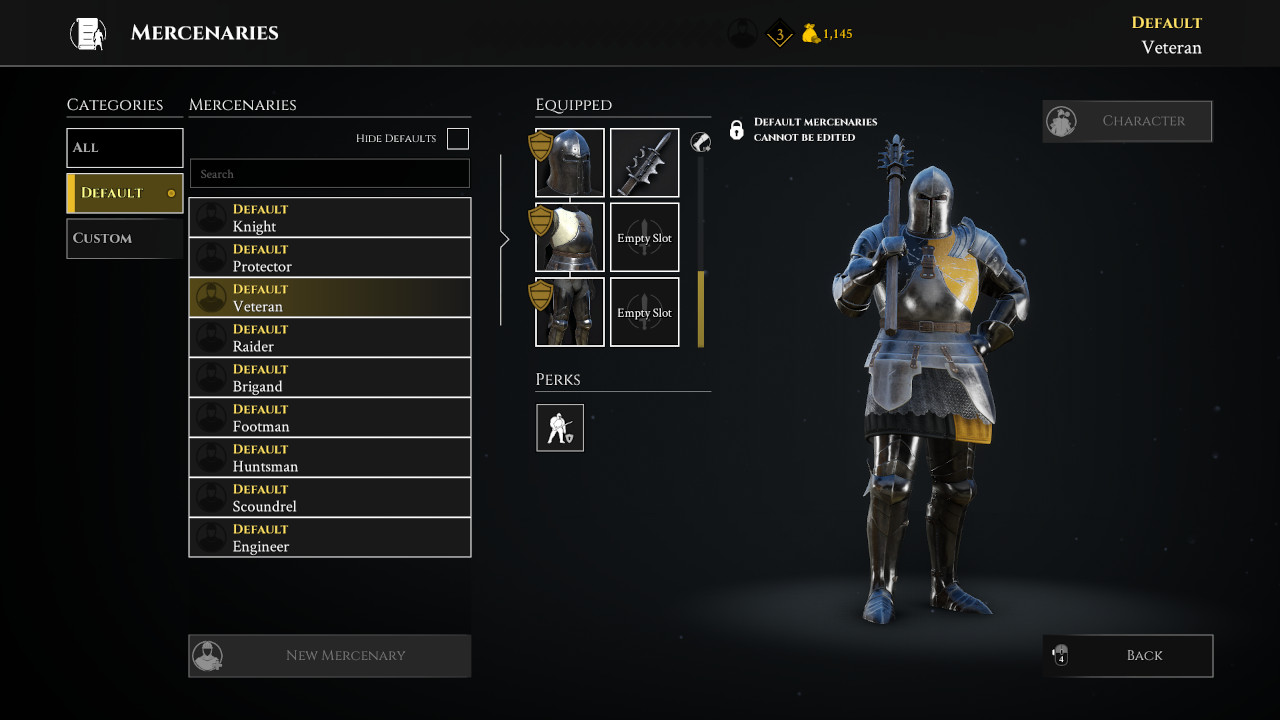Go back with the Back button
Image resolution: width=1280 pixels, height=720 pixels.
(1128, 656)
